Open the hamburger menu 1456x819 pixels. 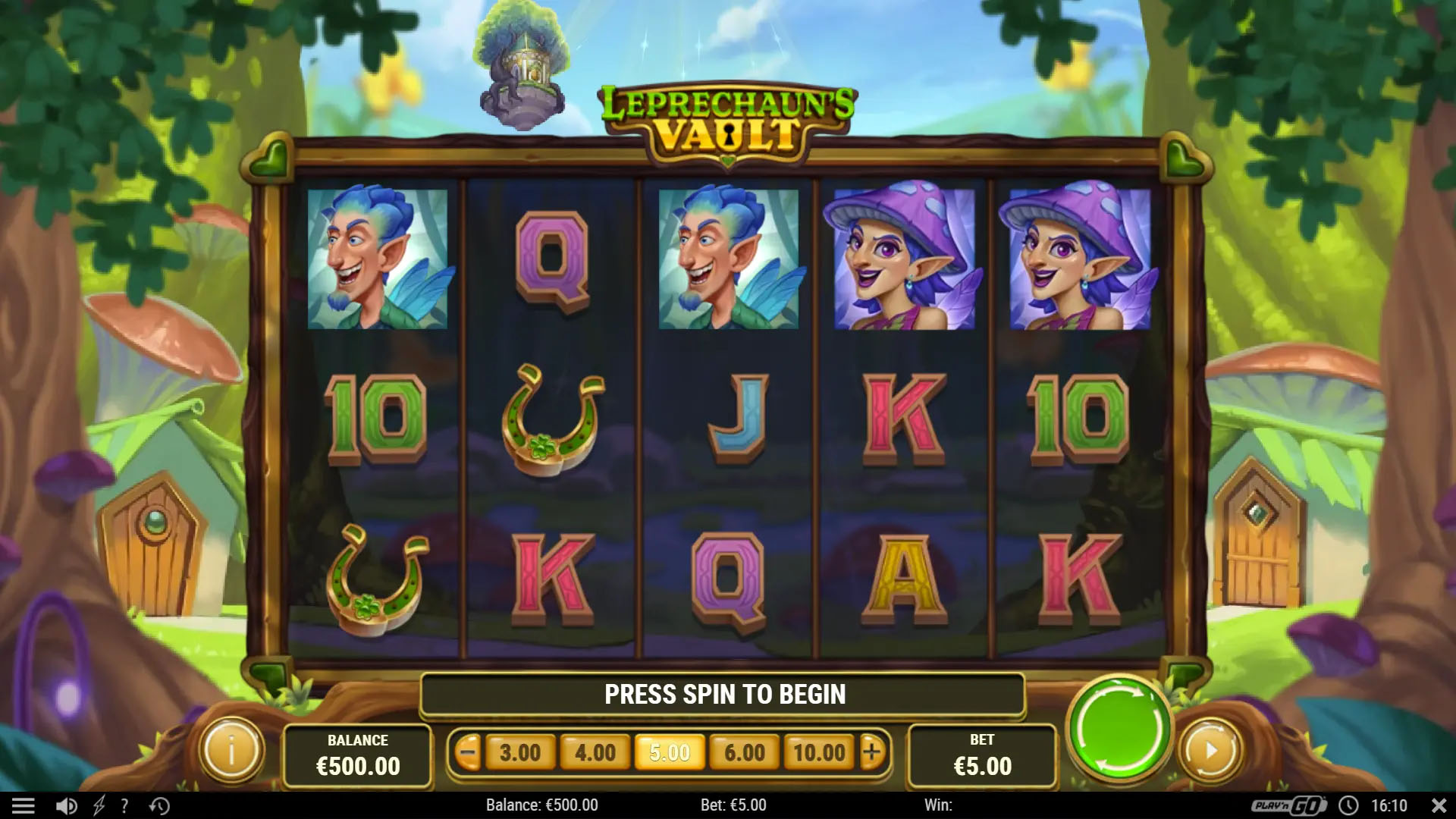click(x=24, y=805)
